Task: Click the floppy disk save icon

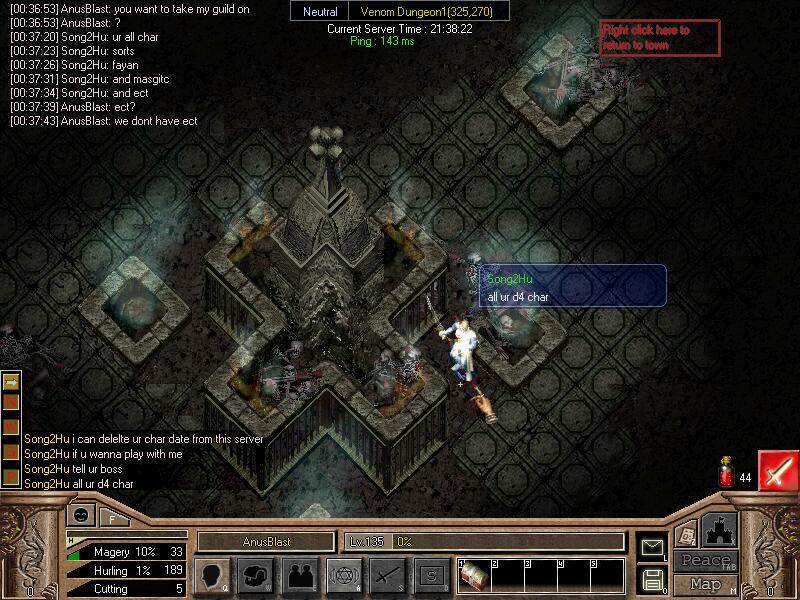Action: click(x=652, y=578)
